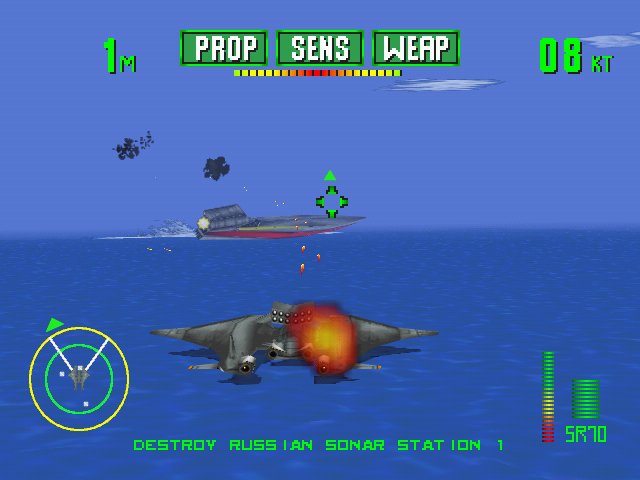The image size is (640, 480).
Task: Select the PROP status panel
Action: coord(225,48)
